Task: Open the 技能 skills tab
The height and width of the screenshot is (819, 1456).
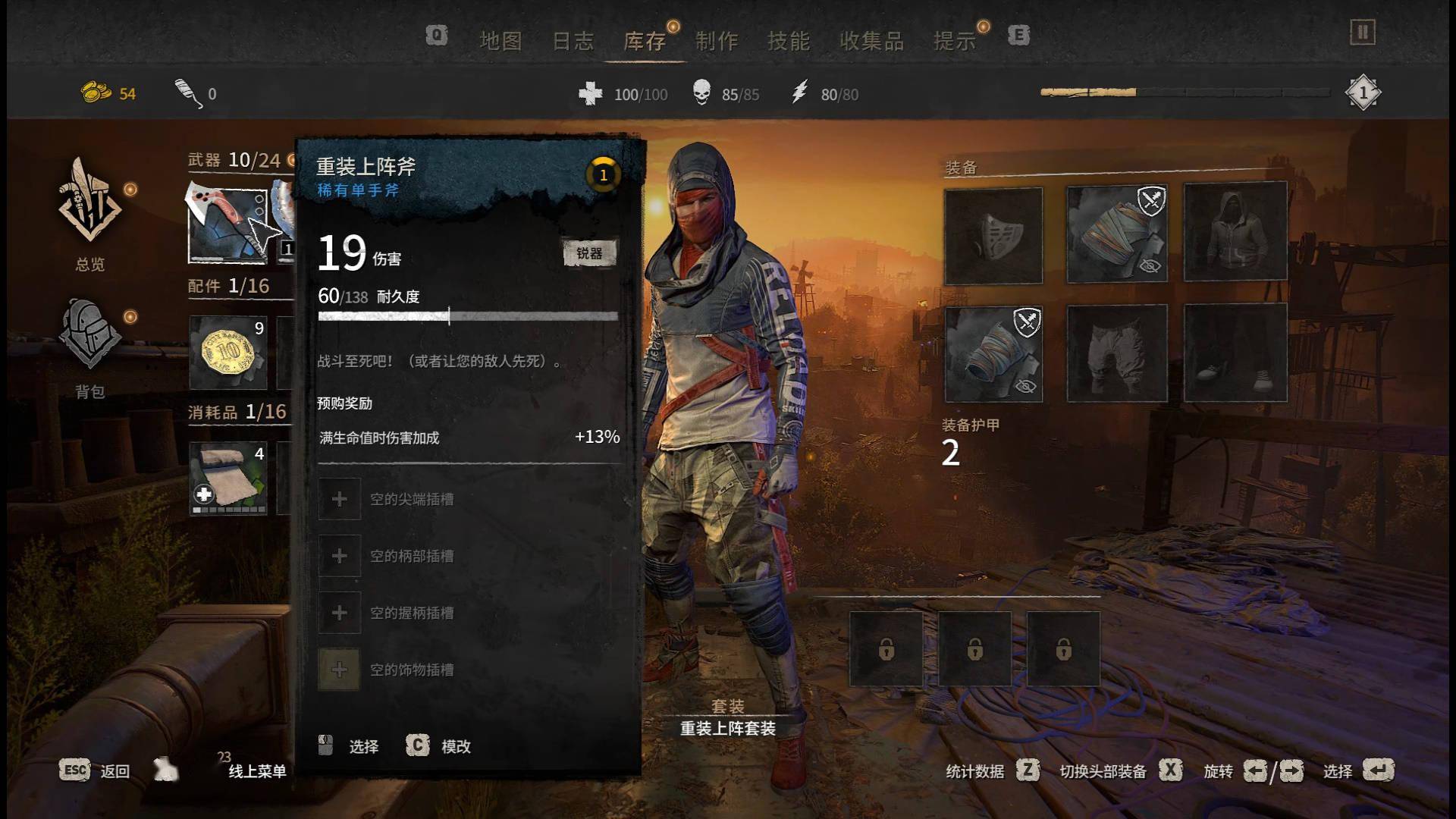Action: coord(789,41)
